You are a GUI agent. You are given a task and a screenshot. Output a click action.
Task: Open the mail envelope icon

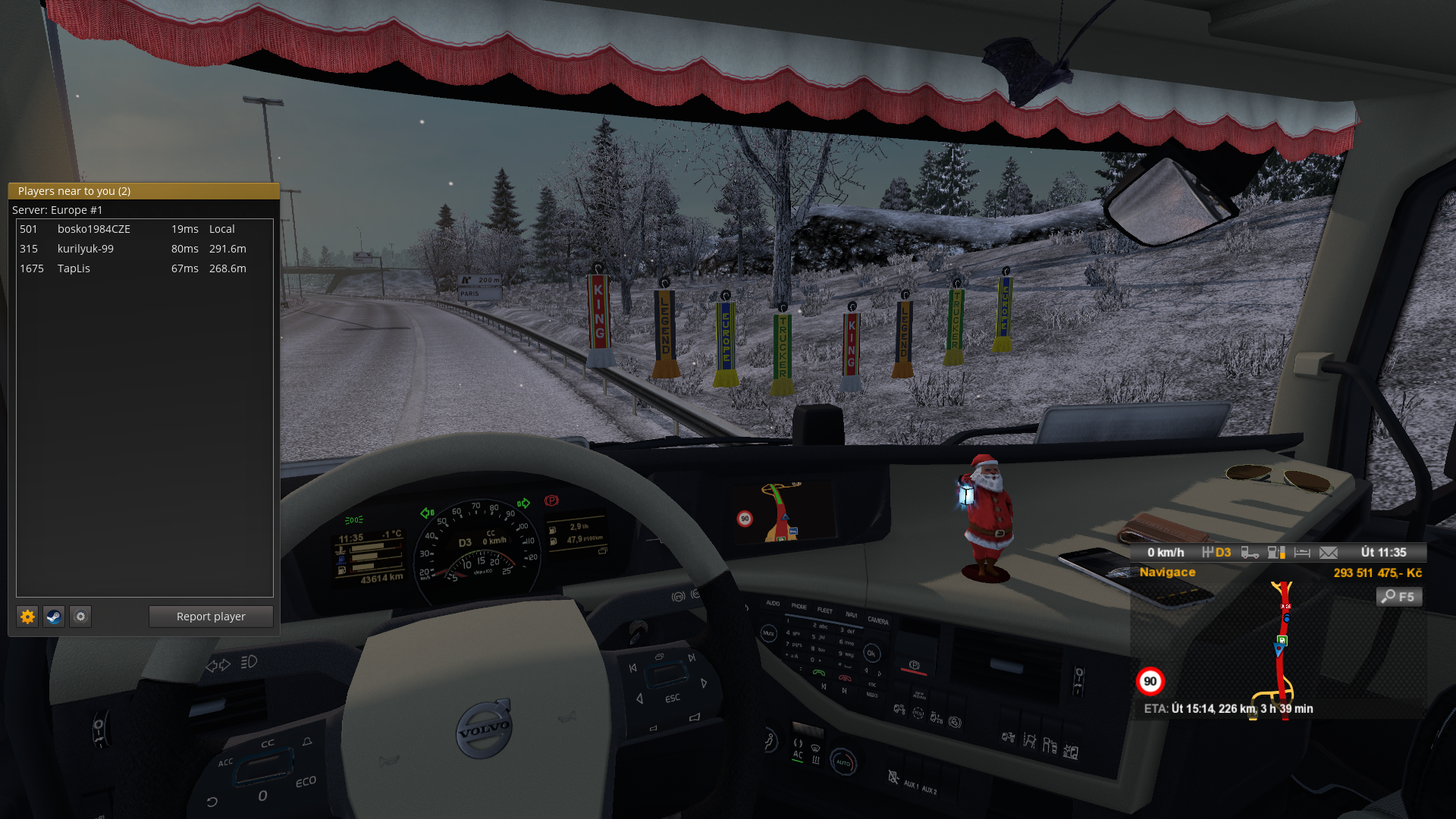click(x=1329, y=553)
